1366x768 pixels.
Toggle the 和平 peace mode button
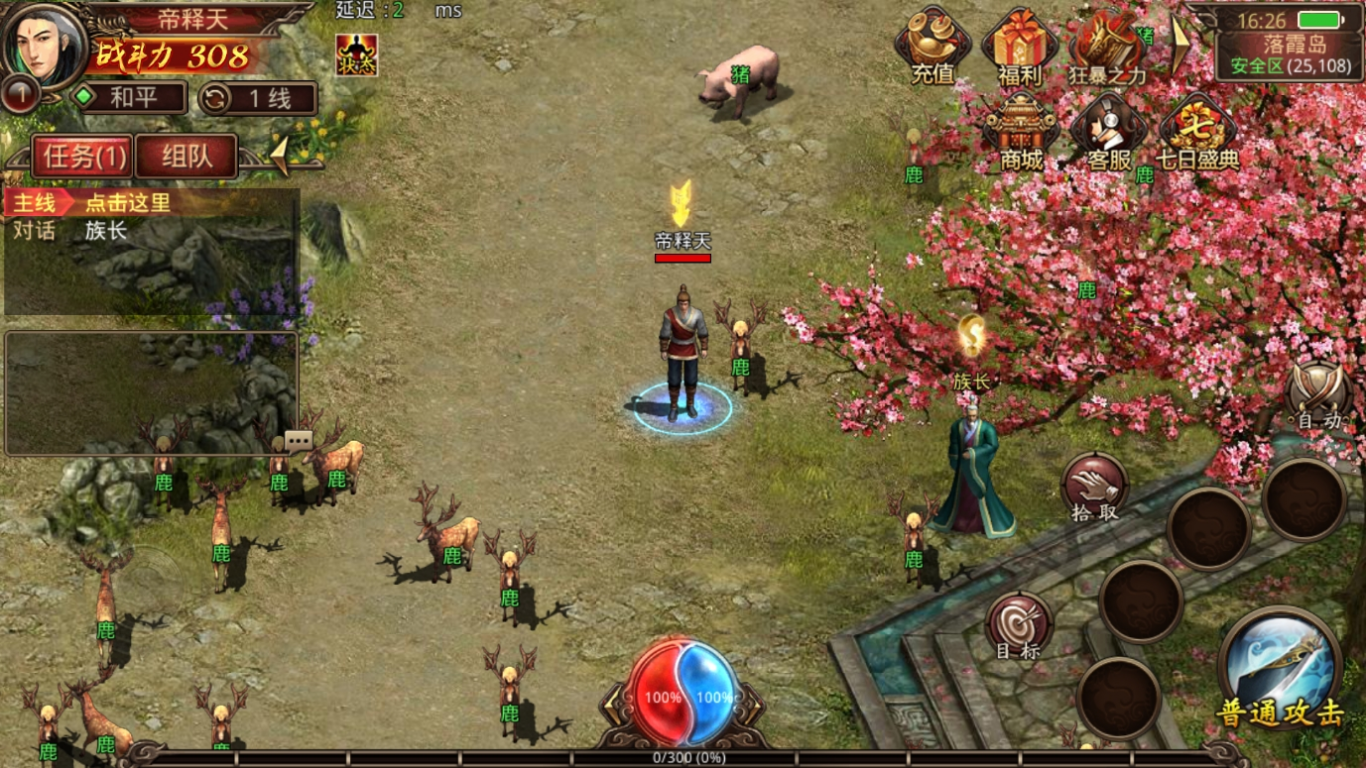(x=128, y=98)
